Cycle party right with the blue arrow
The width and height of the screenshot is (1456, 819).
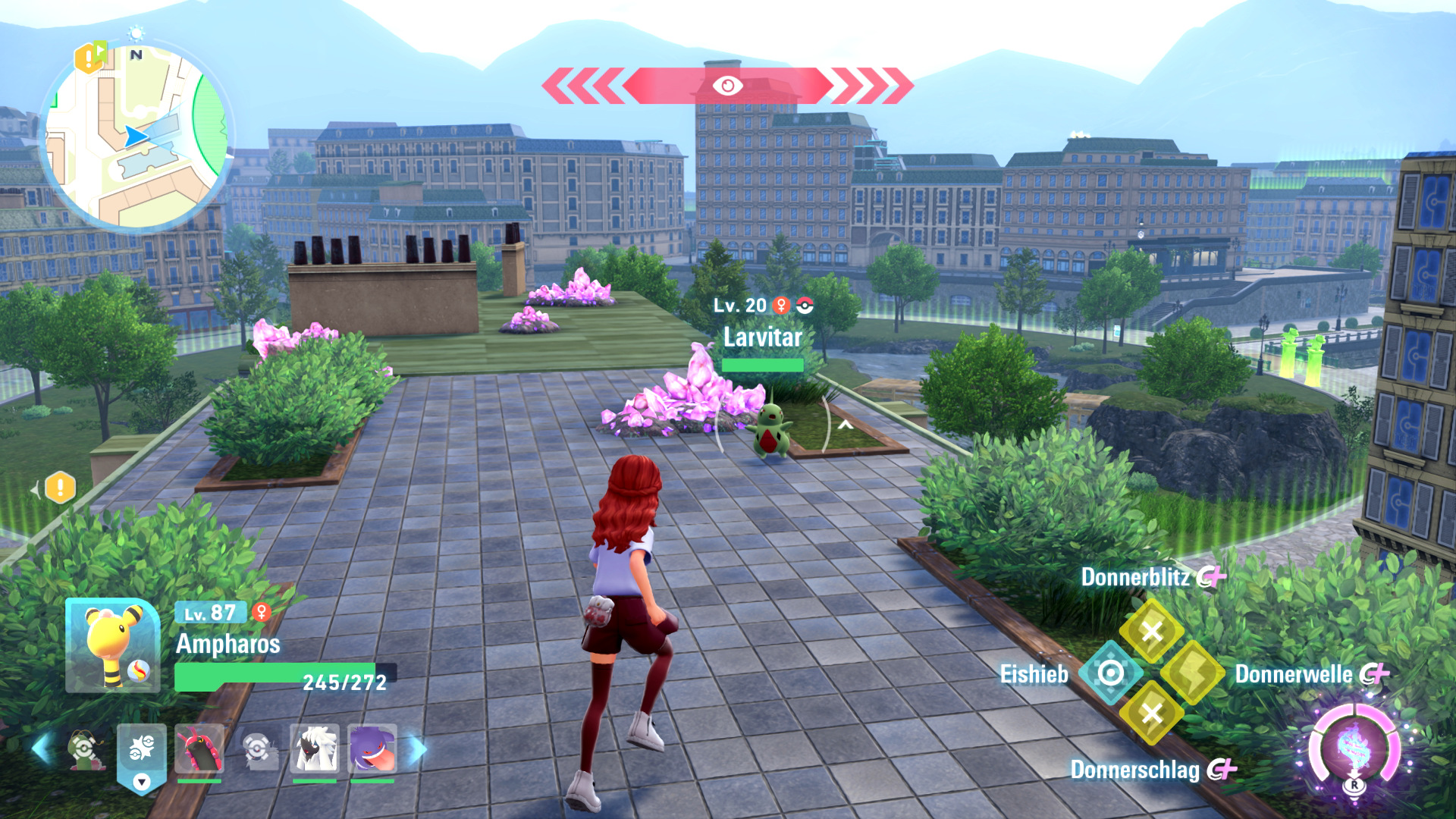coord(418,748)
